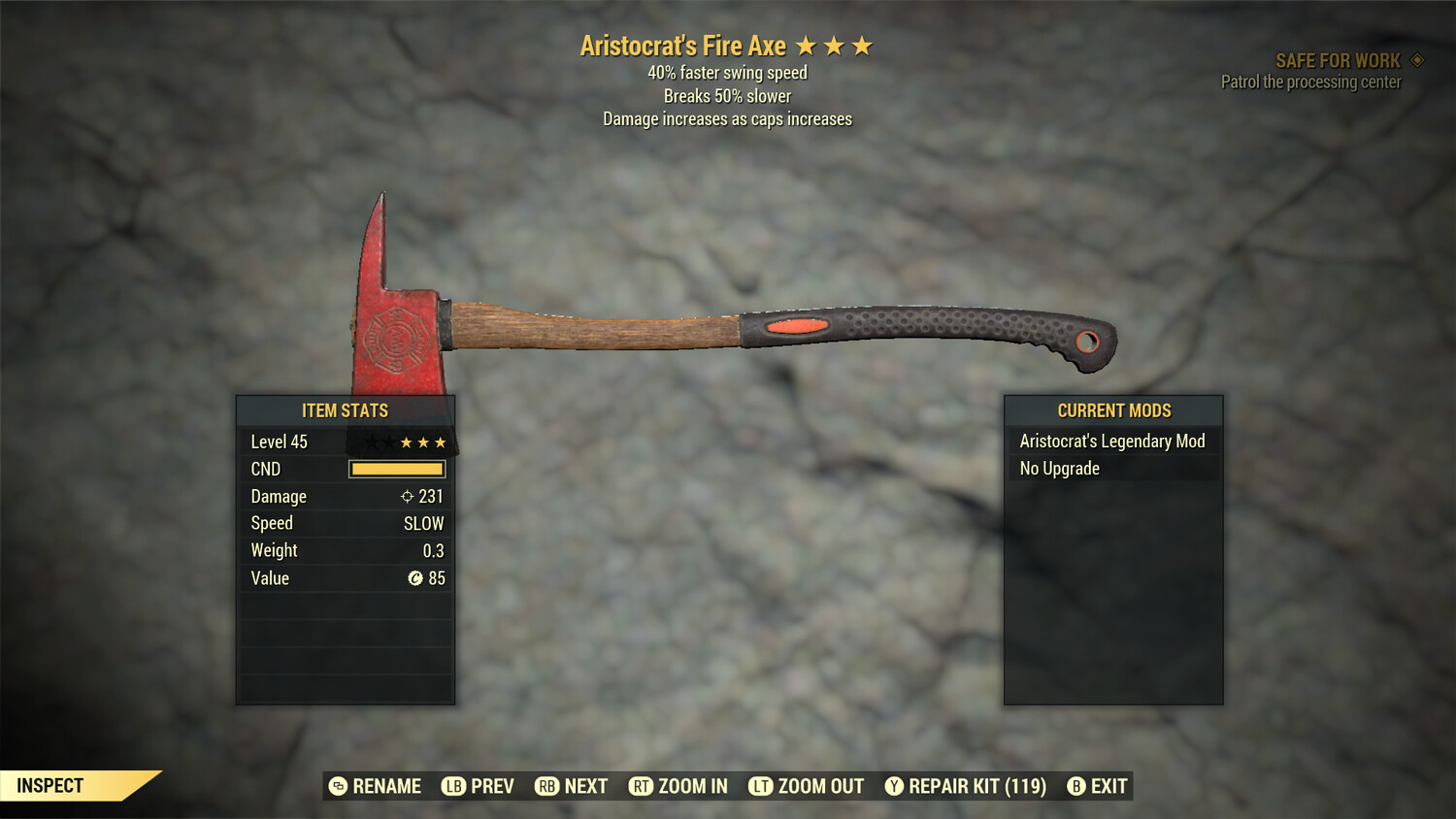1456x819 pixels.
Task: Zoom in on the fire axe
Action: point(678,786)
